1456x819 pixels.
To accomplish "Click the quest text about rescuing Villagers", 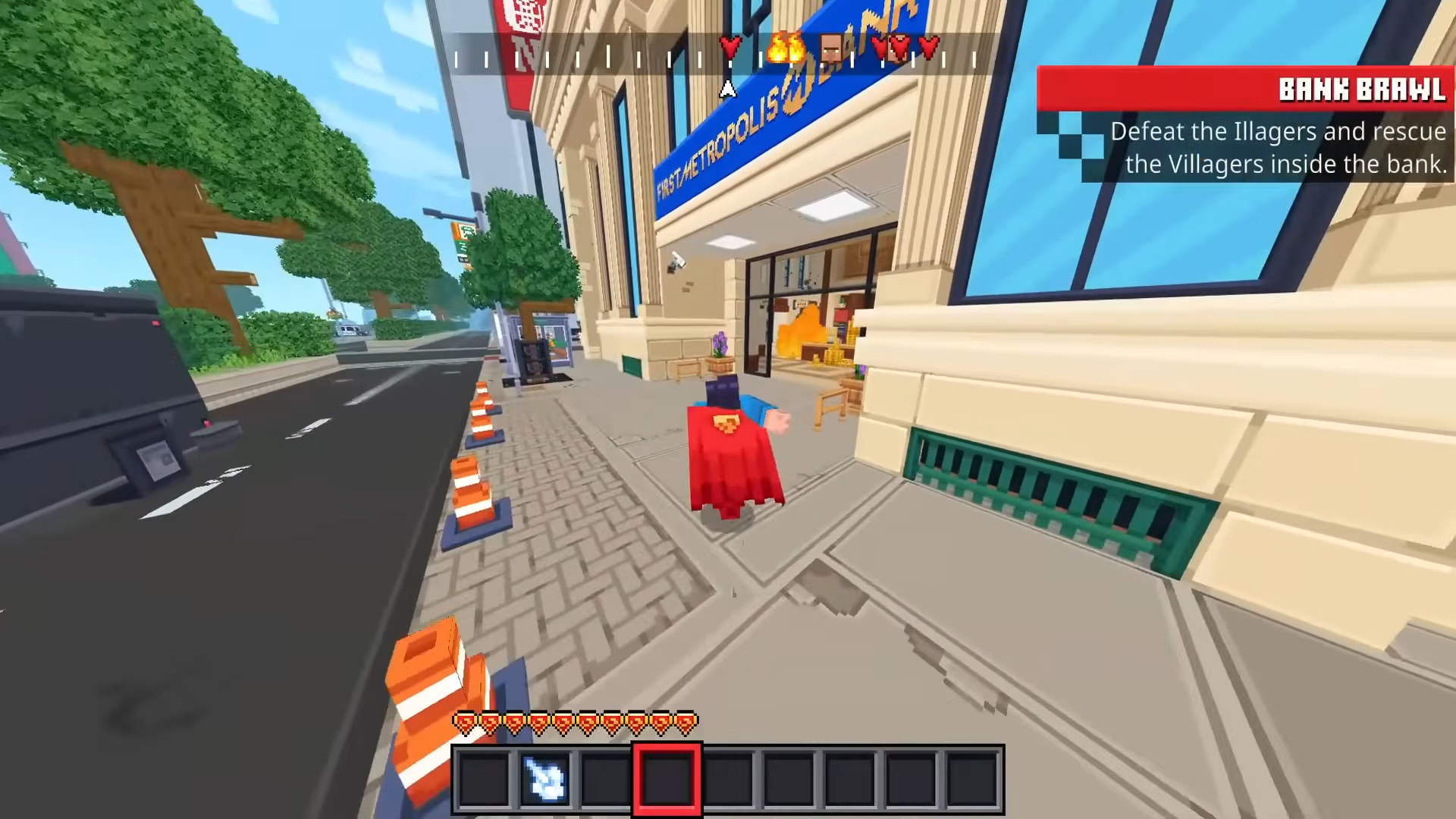I will point(1278,147).
